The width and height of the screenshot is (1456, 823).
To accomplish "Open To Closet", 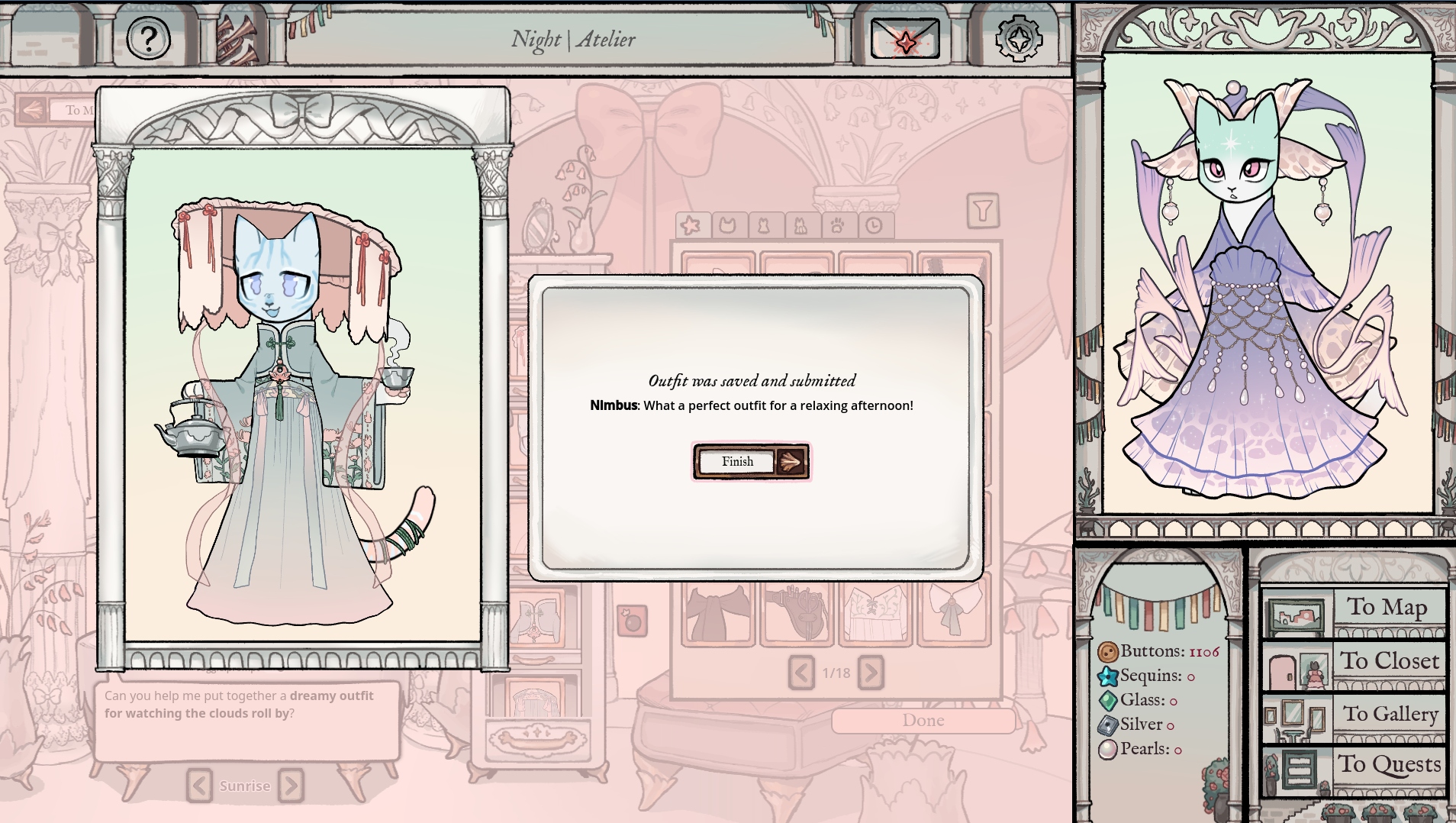I will point(1355,663).
